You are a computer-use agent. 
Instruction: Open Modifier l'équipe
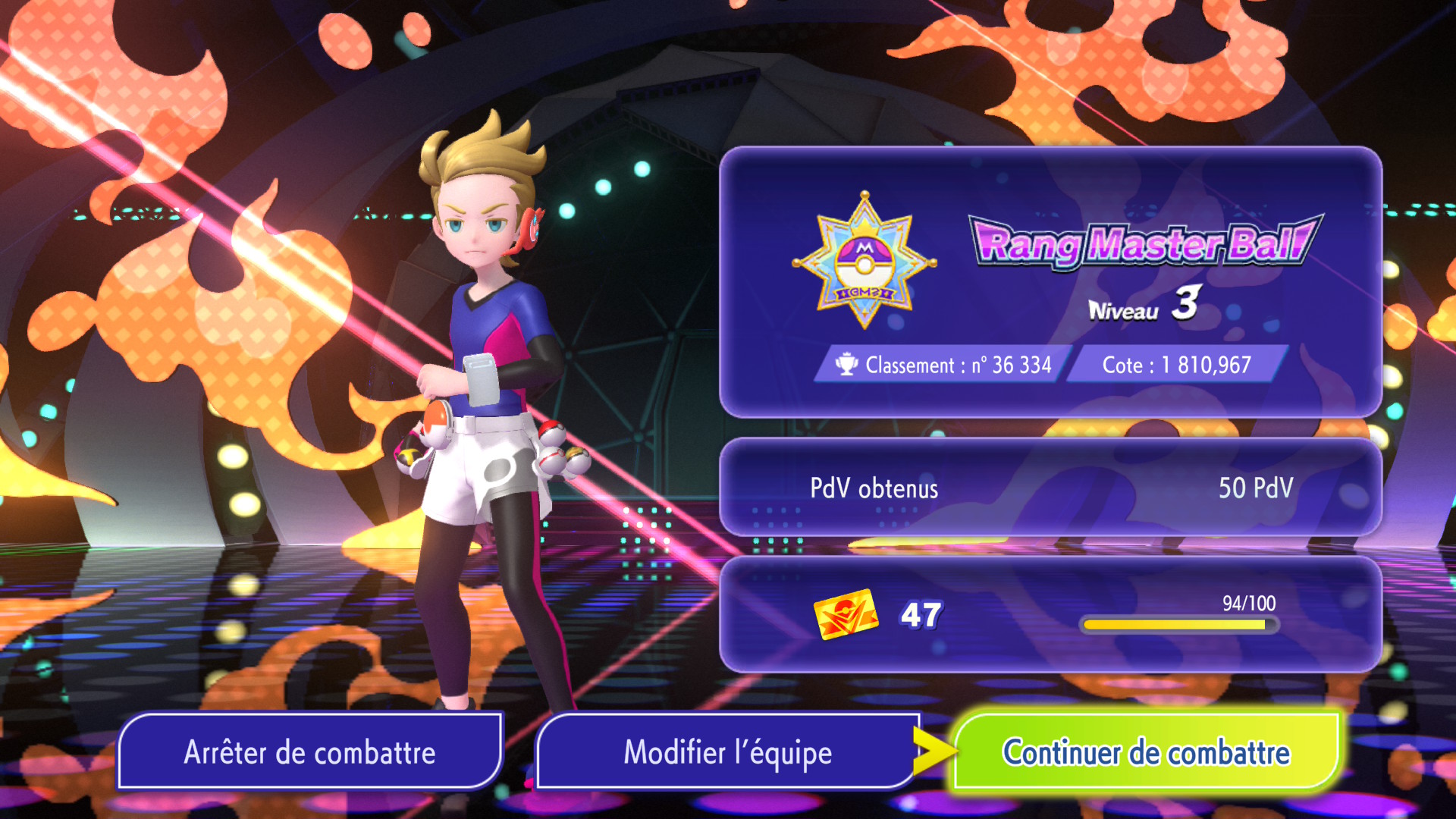pos(727,752)
